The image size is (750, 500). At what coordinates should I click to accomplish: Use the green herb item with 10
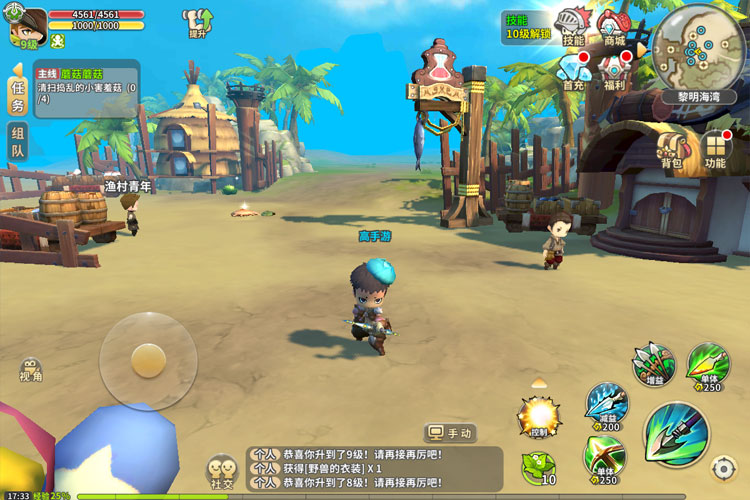[x=539, y=467]
